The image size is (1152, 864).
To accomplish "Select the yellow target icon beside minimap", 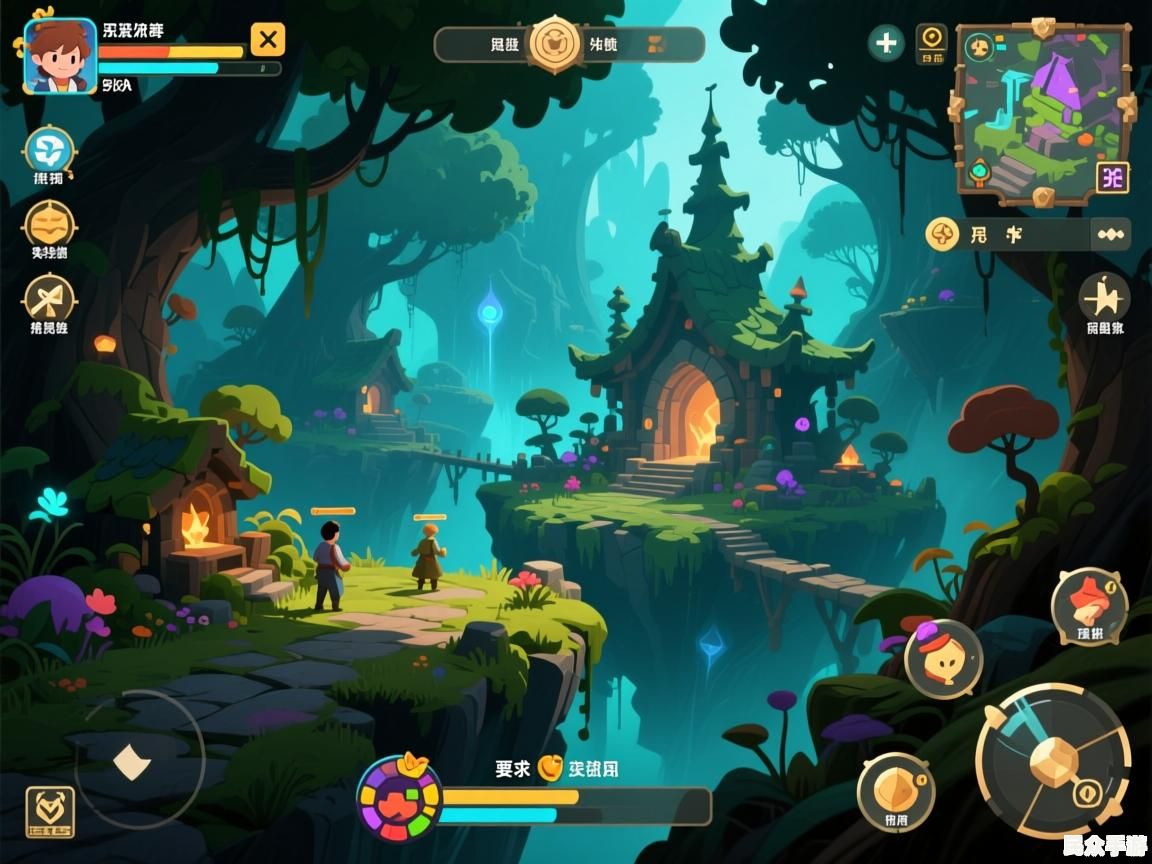I will tap(932, 41).
